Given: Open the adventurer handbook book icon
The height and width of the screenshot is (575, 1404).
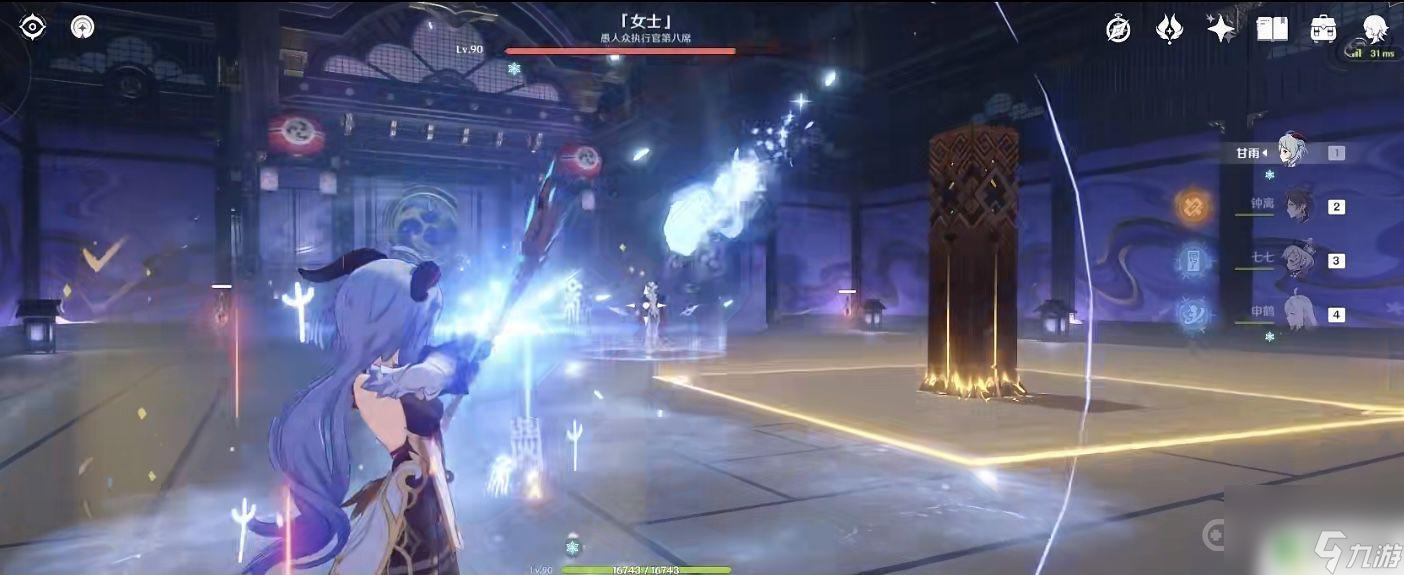Looking at the screenshot, I should (1272, 29).
